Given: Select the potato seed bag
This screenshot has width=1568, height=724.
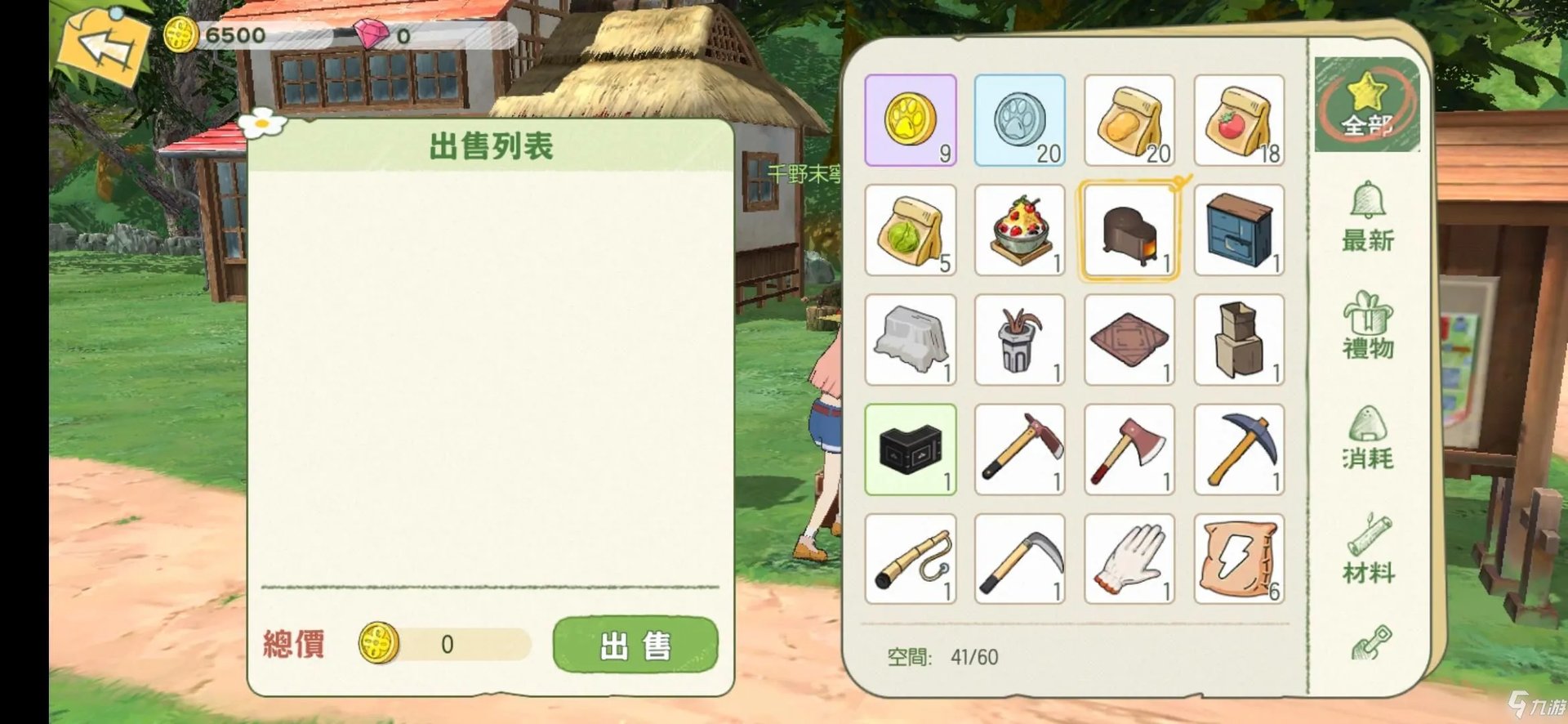Looking at the screenshot, I should pyautogui.click(x=1129, y=120).
